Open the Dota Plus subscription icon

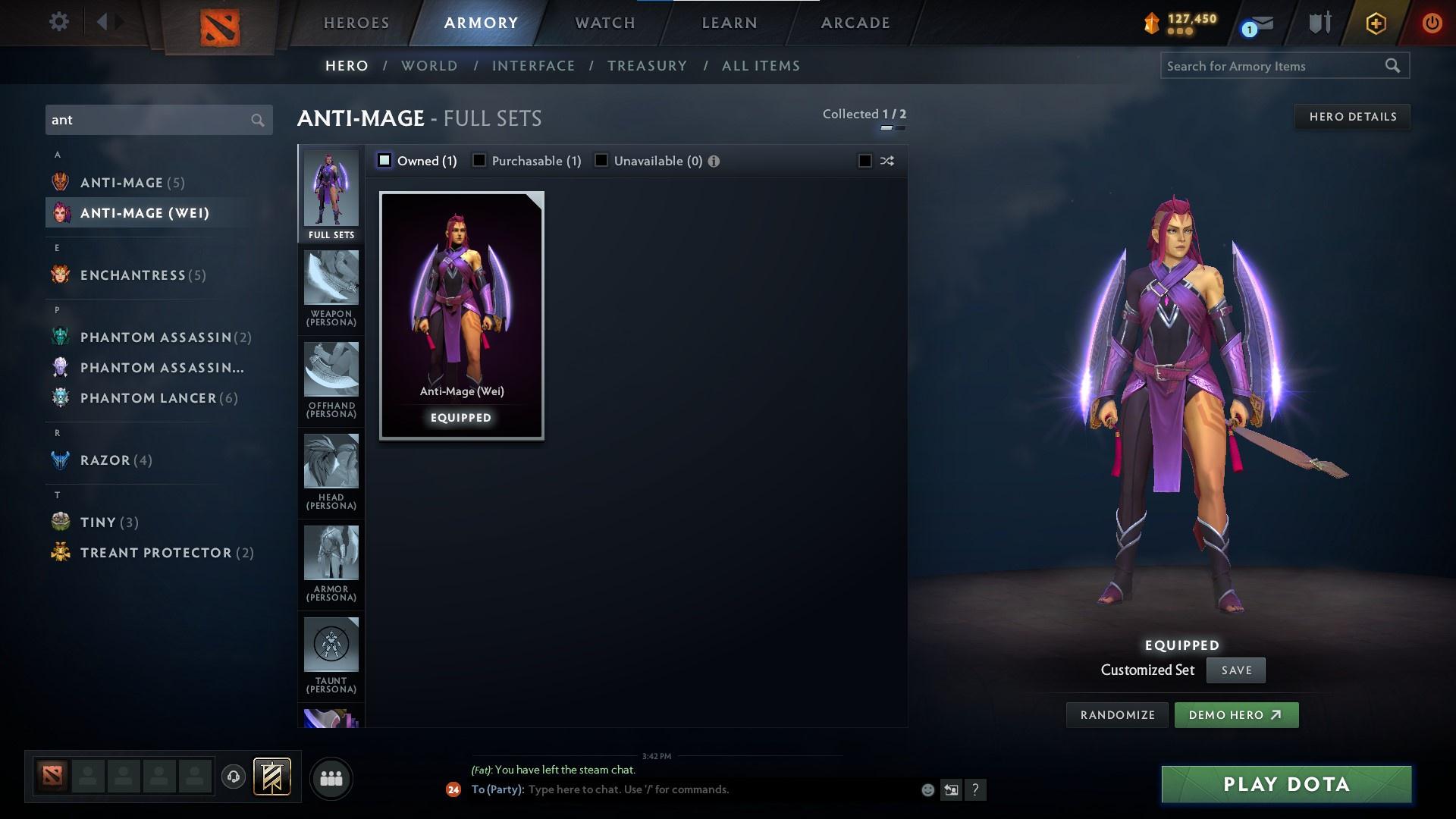coord(1375,23)
